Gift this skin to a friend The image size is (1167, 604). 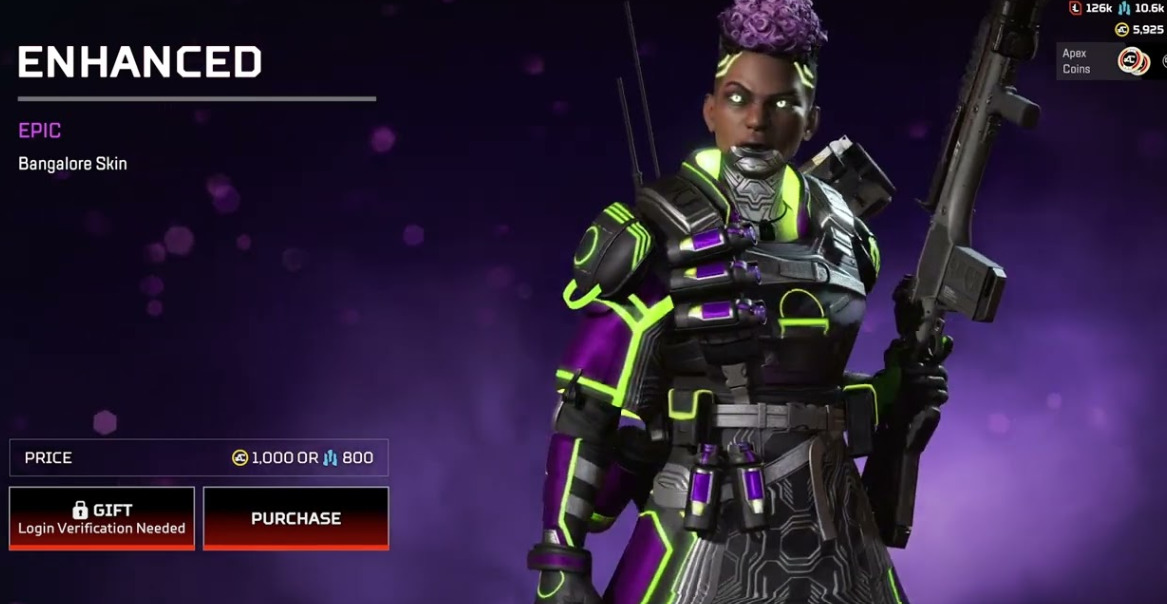(x=102, y=518)
